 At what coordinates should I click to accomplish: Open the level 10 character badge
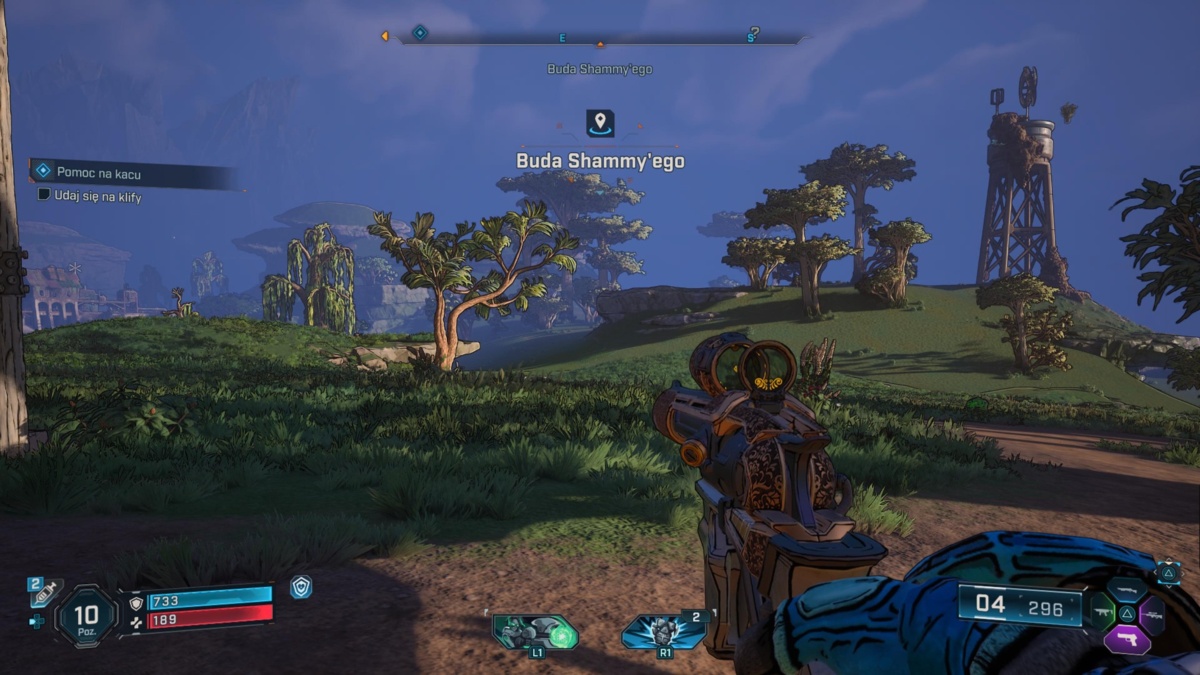pos(88,614)
